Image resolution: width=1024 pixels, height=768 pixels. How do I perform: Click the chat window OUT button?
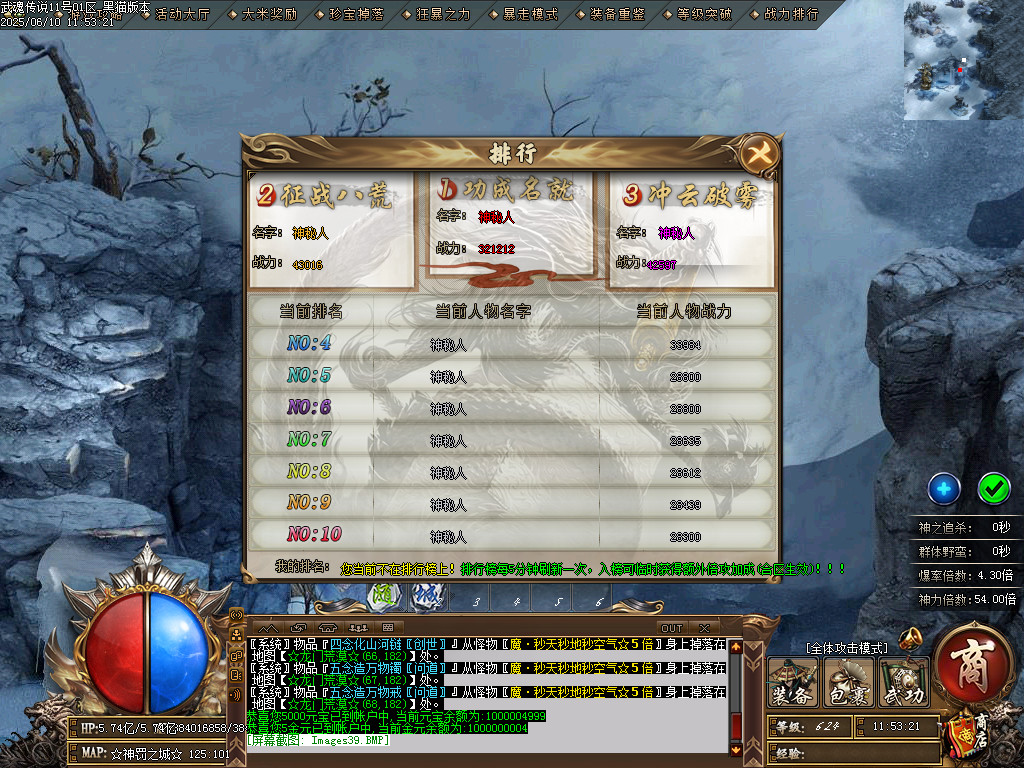(x=671, y=628)
